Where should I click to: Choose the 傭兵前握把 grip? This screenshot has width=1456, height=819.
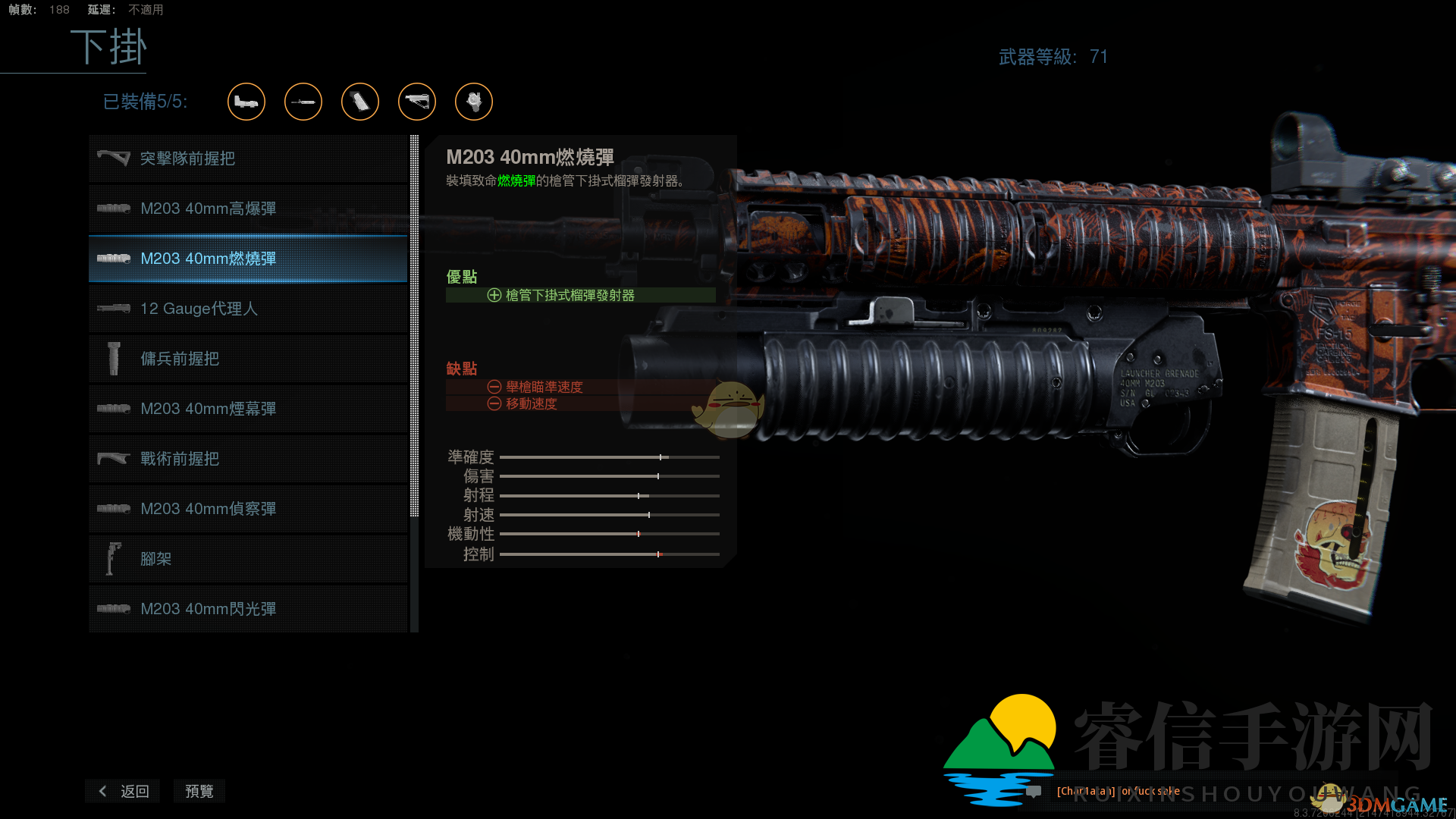(248, 359)
